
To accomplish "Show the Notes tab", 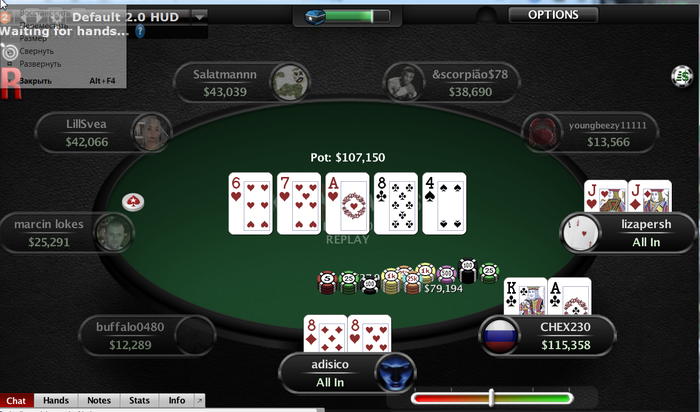I will (98, 401).
